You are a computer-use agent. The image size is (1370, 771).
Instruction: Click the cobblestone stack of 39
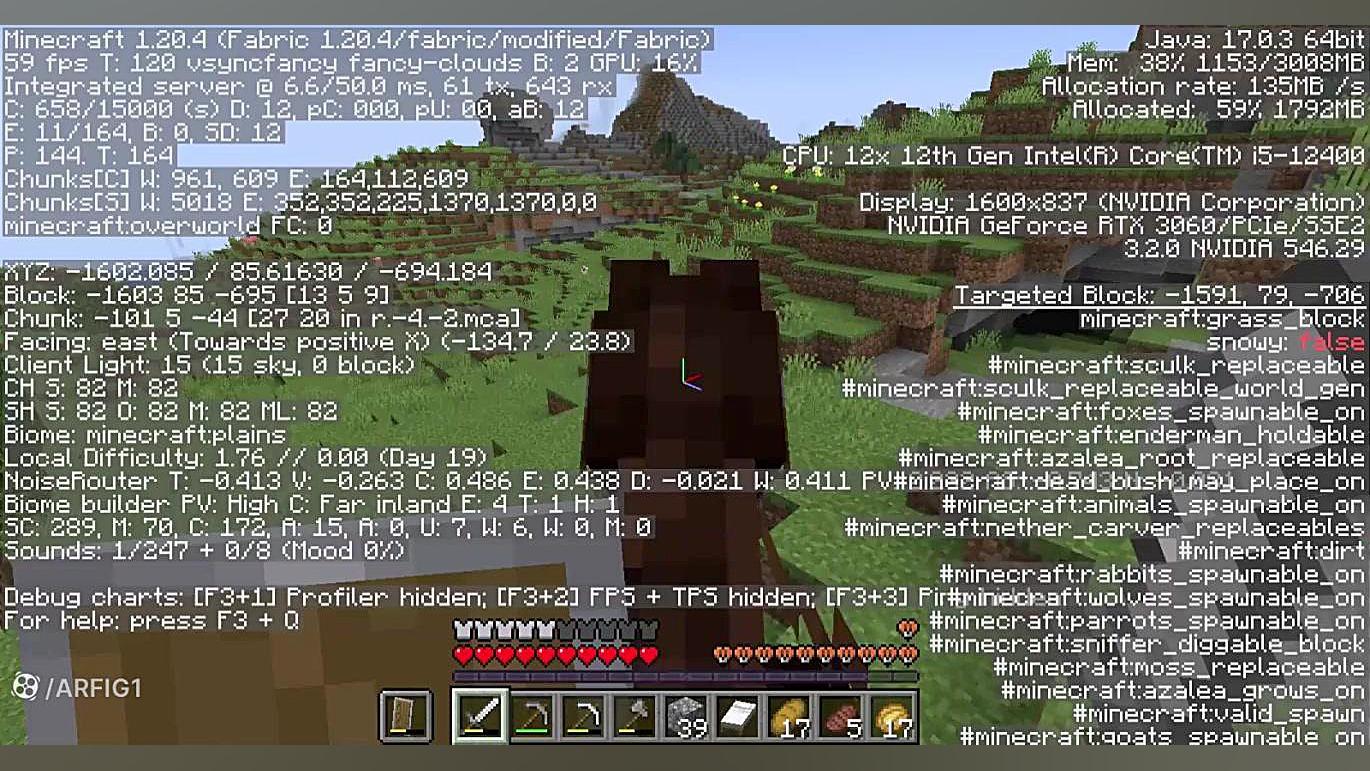click(686, 715)
